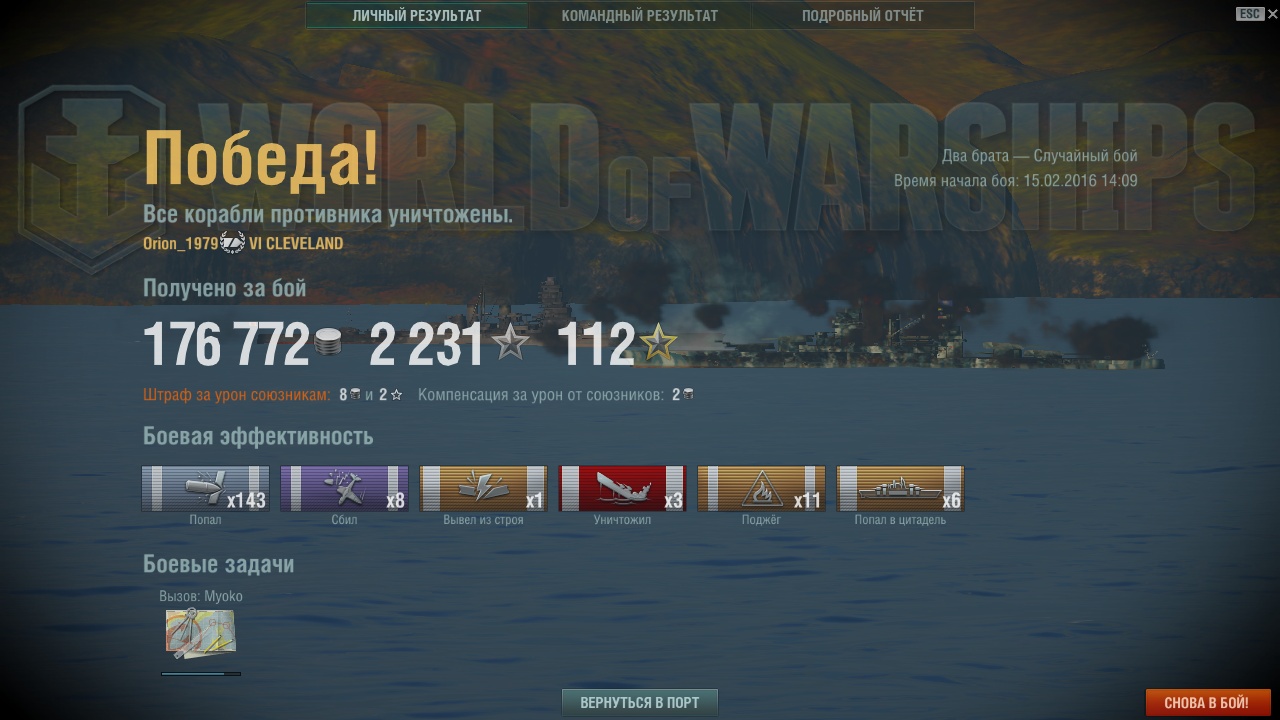Image resolution: width=1280 pixels, height=720 pixels.
Task: Choose the red Уничтожил ribbon
Action: pyautogui.click(x=622, y=489)
